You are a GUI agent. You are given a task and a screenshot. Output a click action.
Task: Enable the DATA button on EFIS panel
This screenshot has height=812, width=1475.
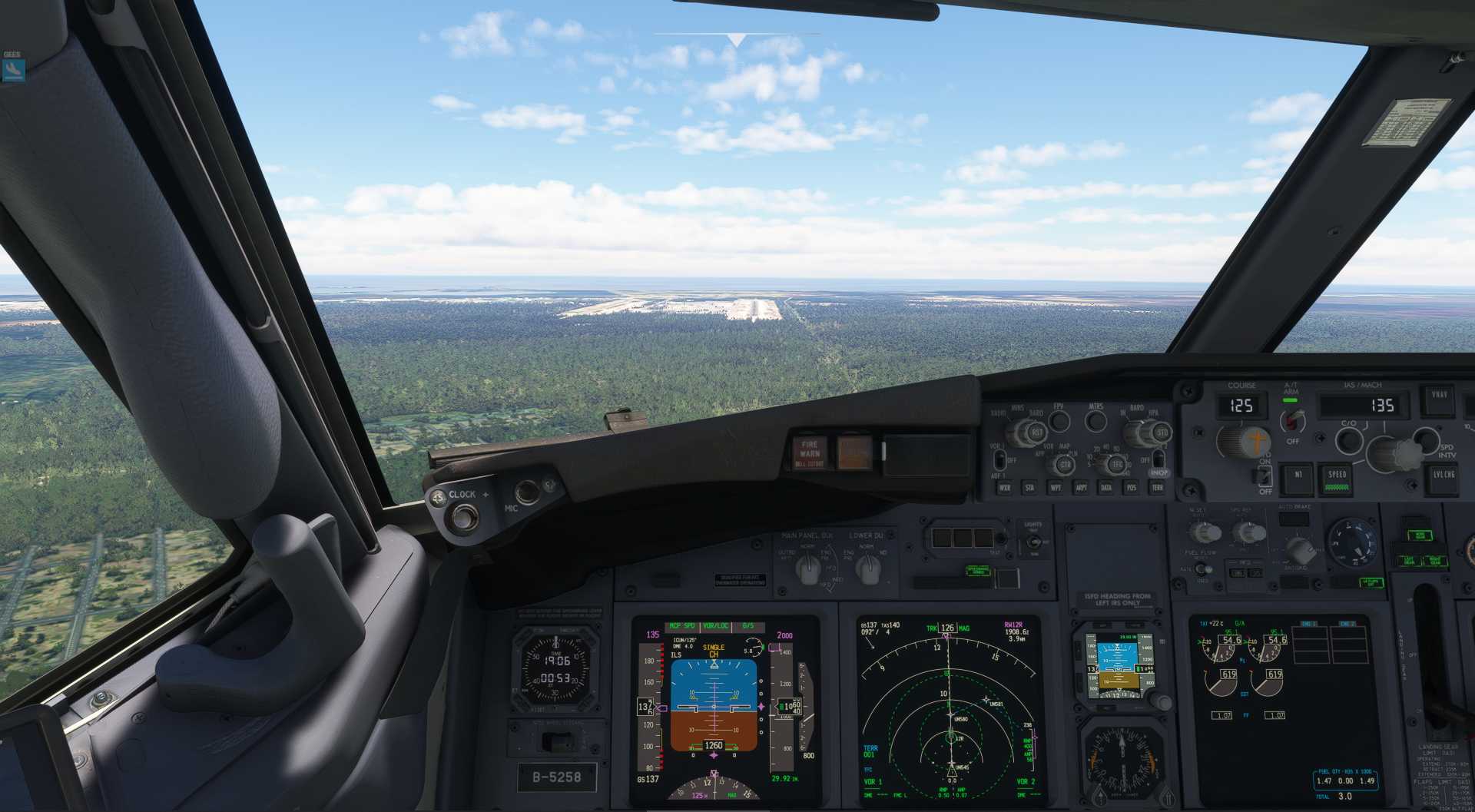pyautogui.click(x=1106, y=488)
